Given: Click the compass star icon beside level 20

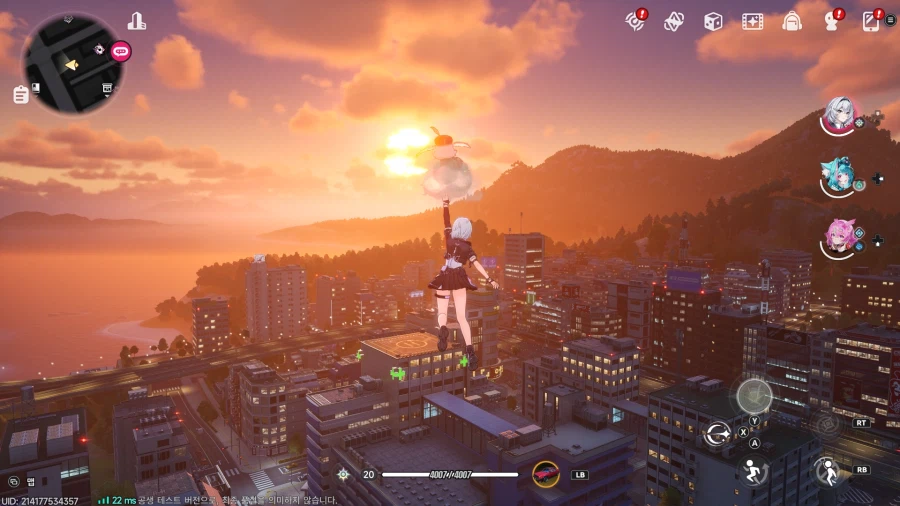Looking at the screenshot, I should [343, 475].
